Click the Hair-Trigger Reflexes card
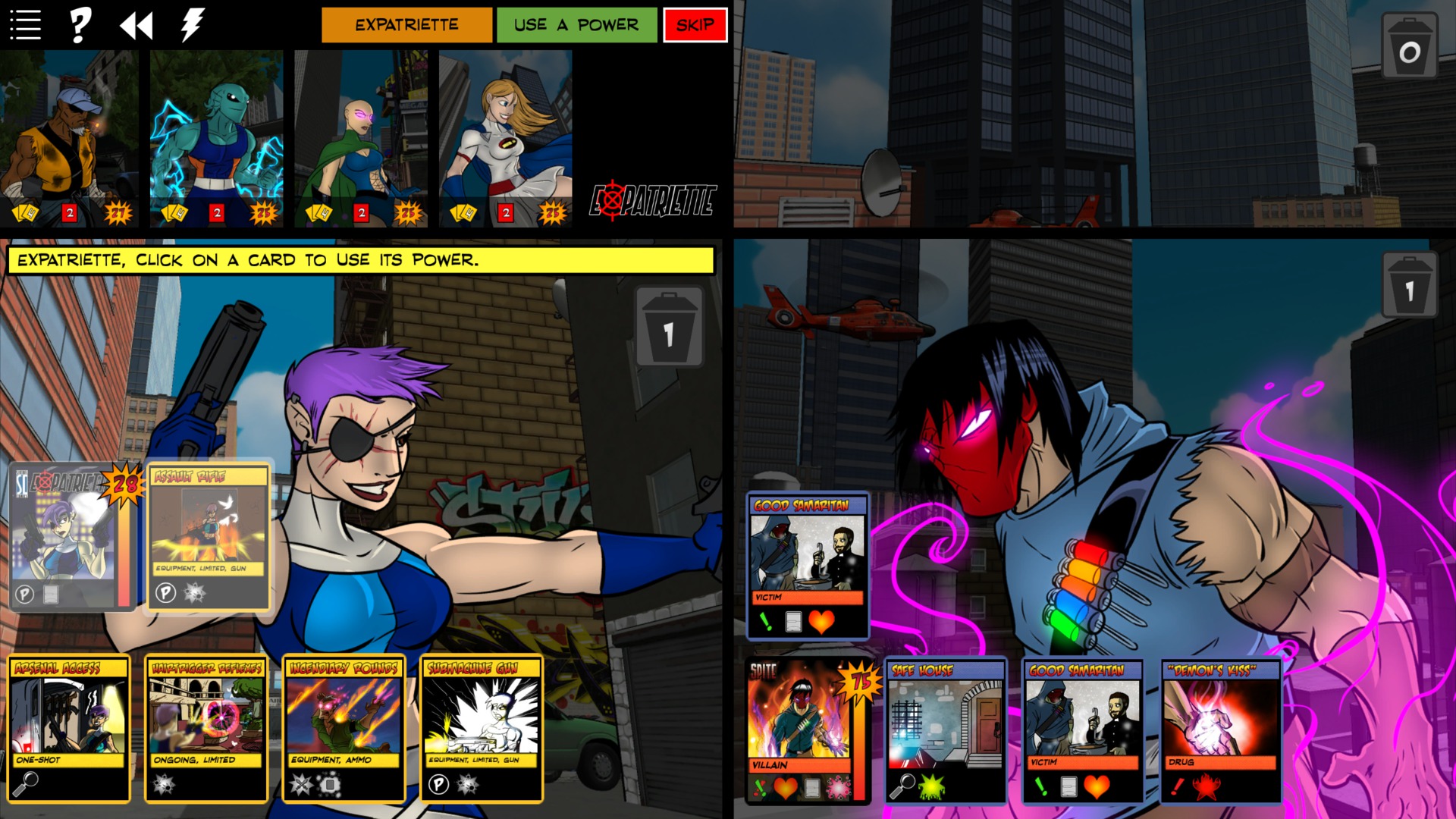The width and height of the screenshot is (1456, 819). [x=206, y=728]
